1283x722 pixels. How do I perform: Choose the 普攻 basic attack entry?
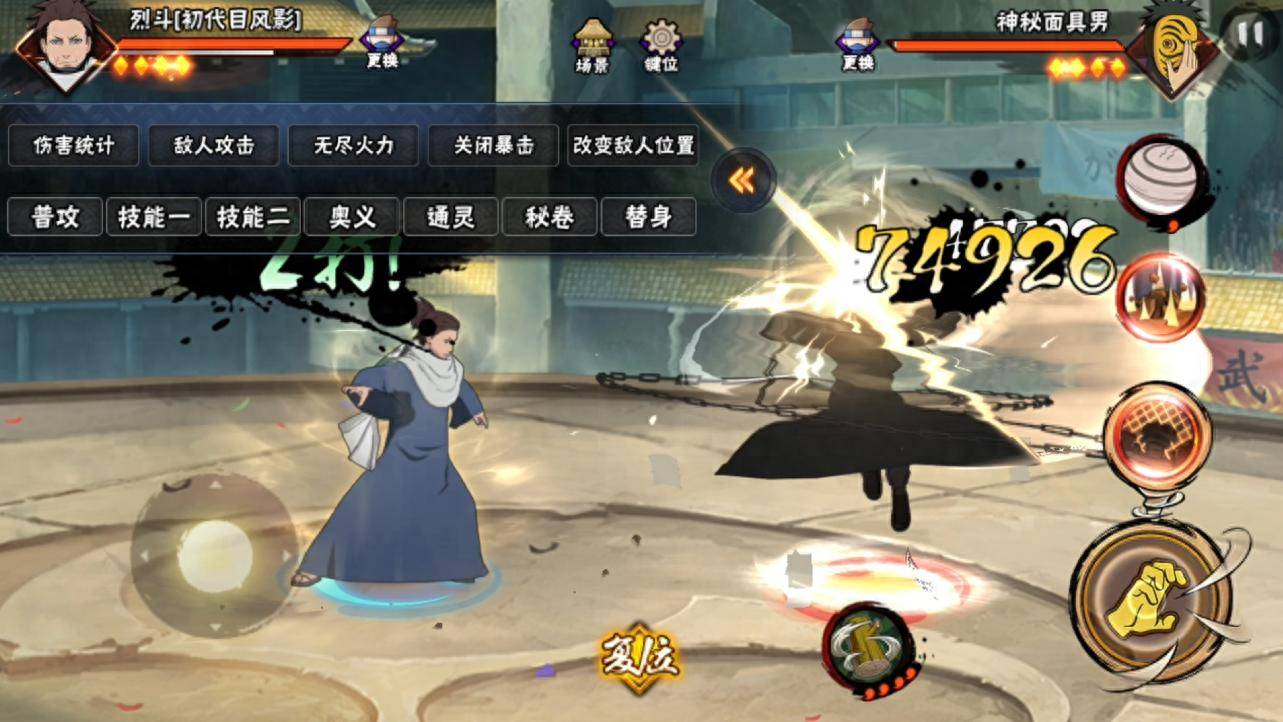tap(55, 217)
